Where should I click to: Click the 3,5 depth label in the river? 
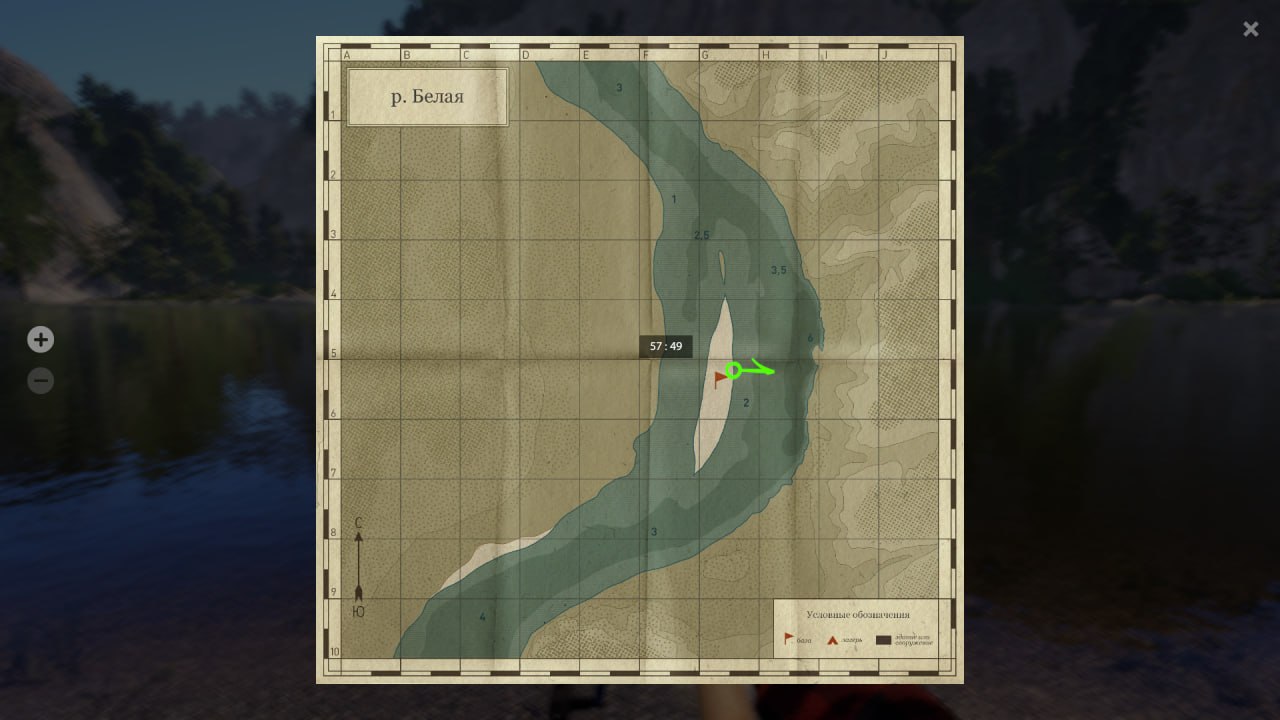[779, 268]
